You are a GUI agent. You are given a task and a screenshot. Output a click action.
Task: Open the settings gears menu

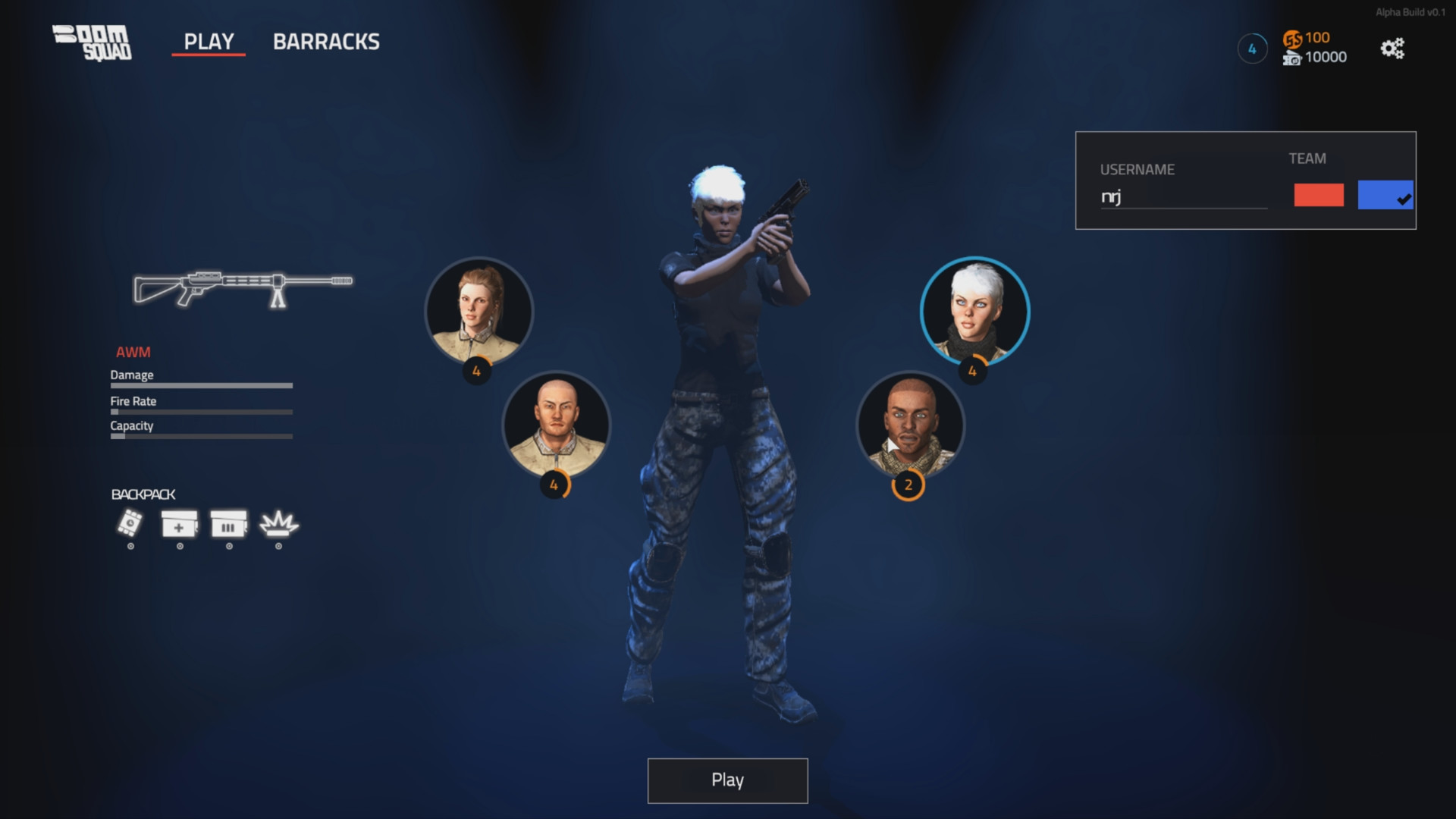(x=1392, y=48)
